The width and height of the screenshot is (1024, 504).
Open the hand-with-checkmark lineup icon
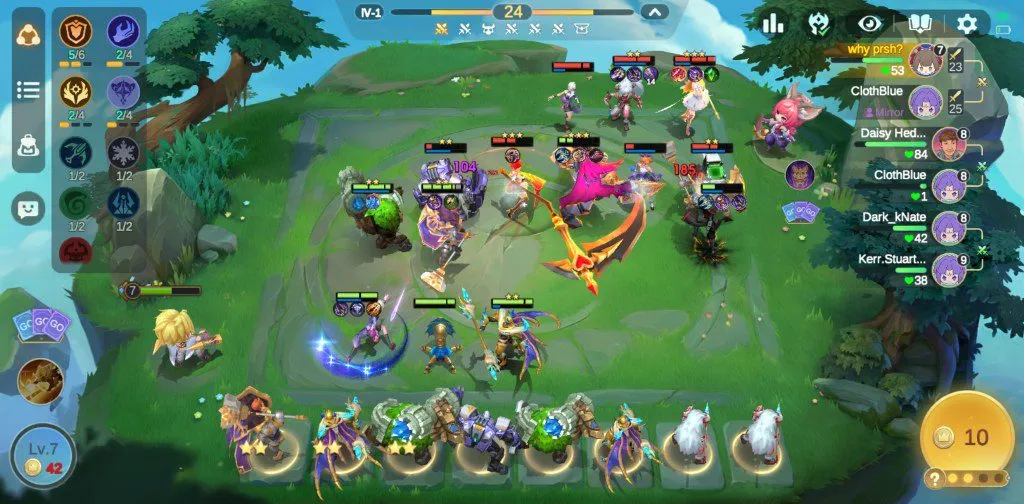click(818, 24)
